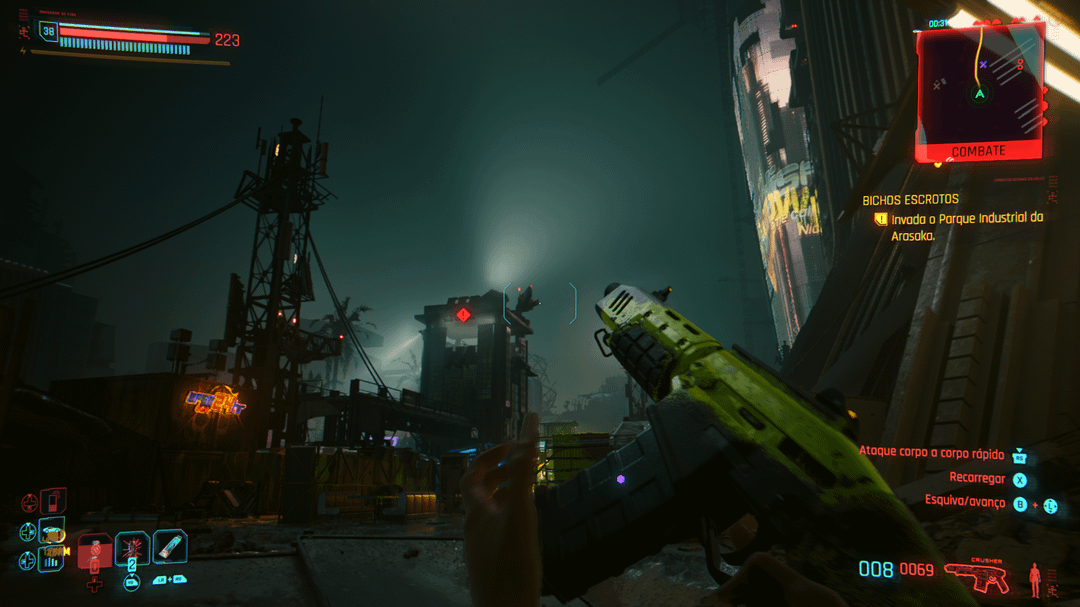Click the red character stance silhouette
Viewport: 1080px width, 607px height.
1034,578
